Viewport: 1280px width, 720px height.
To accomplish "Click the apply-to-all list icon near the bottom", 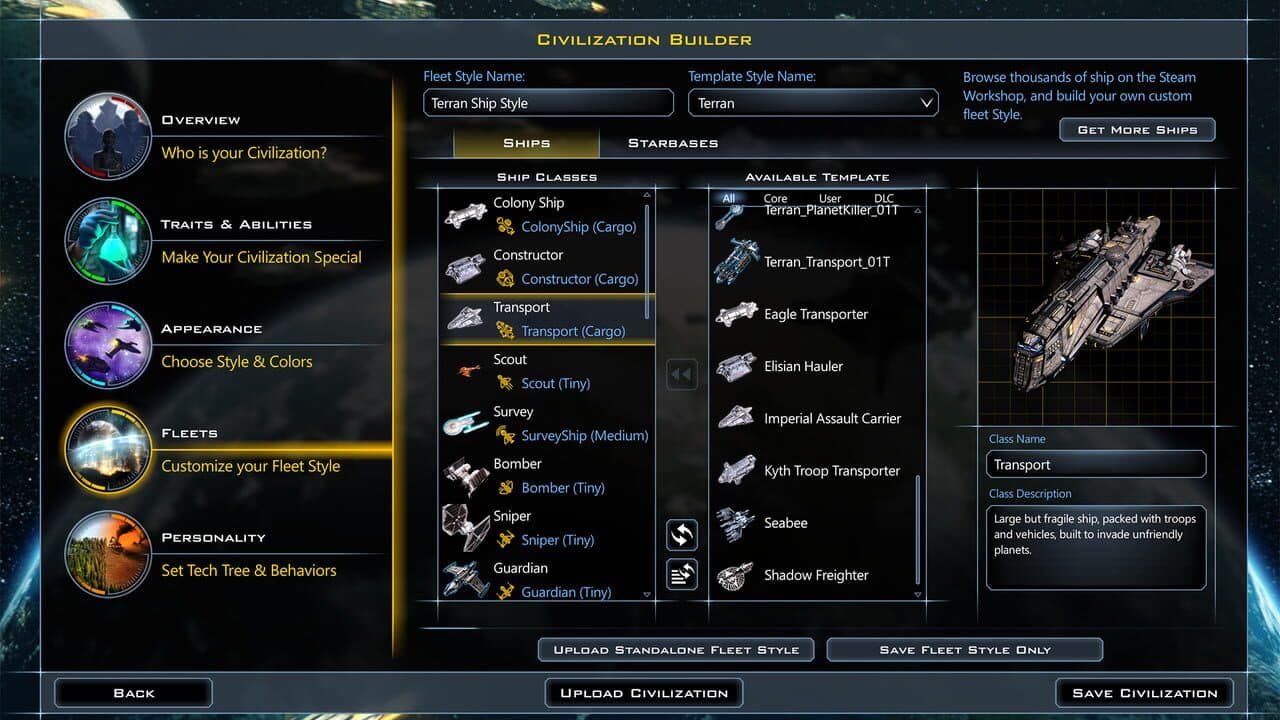I will 682,574.
